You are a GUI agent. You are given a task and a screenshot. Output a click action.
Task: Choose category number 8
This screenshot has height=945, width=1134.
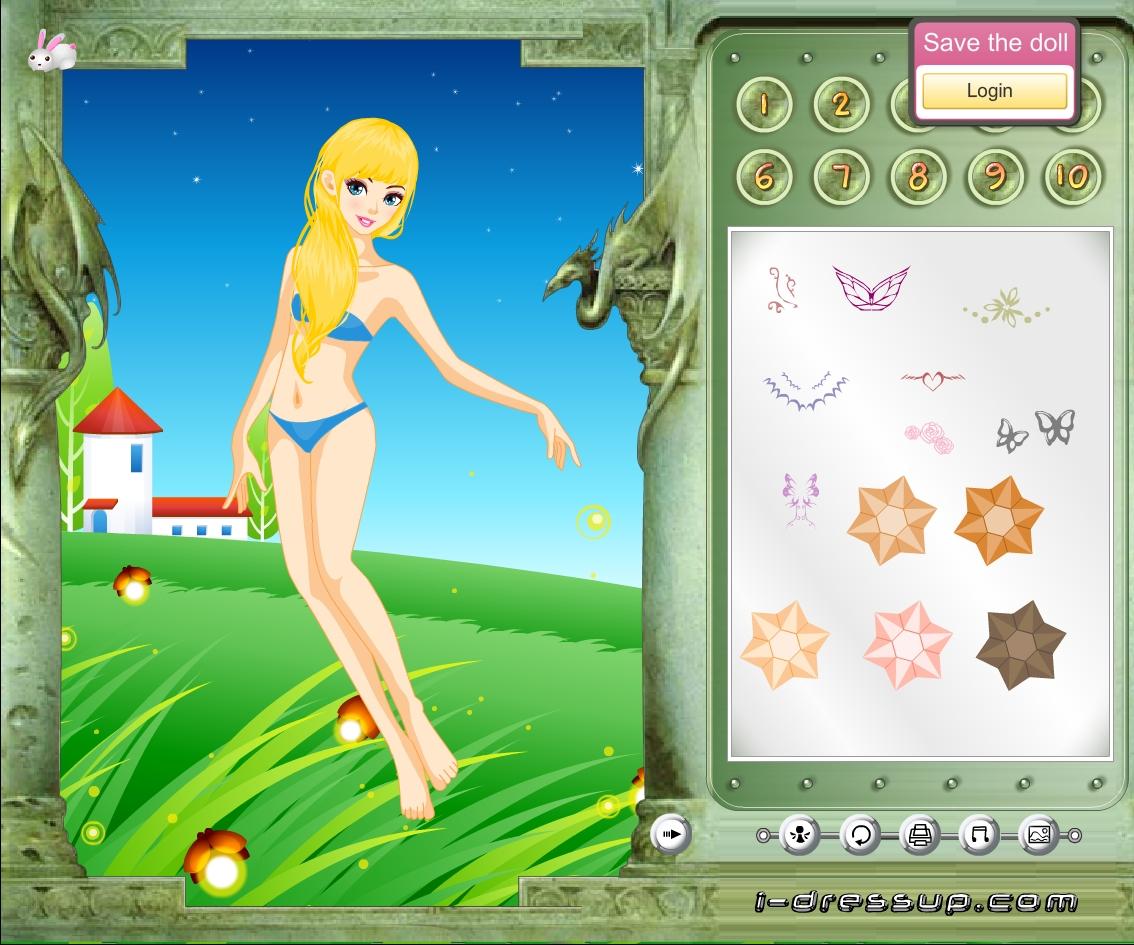point(918,177)
